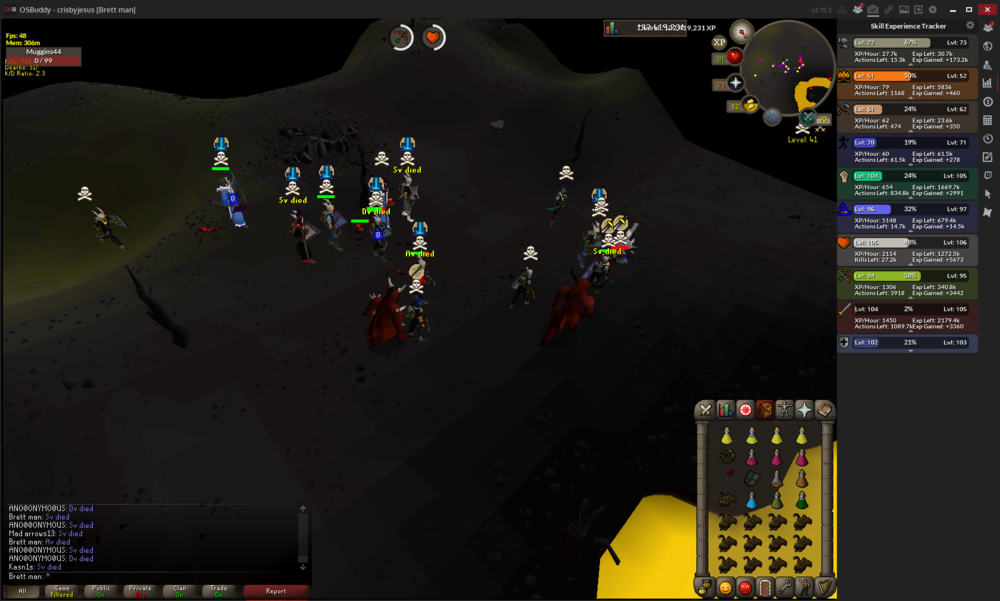
Task: Open the Report abuse button
Action: pyautogui.click(x=276, y=591)
